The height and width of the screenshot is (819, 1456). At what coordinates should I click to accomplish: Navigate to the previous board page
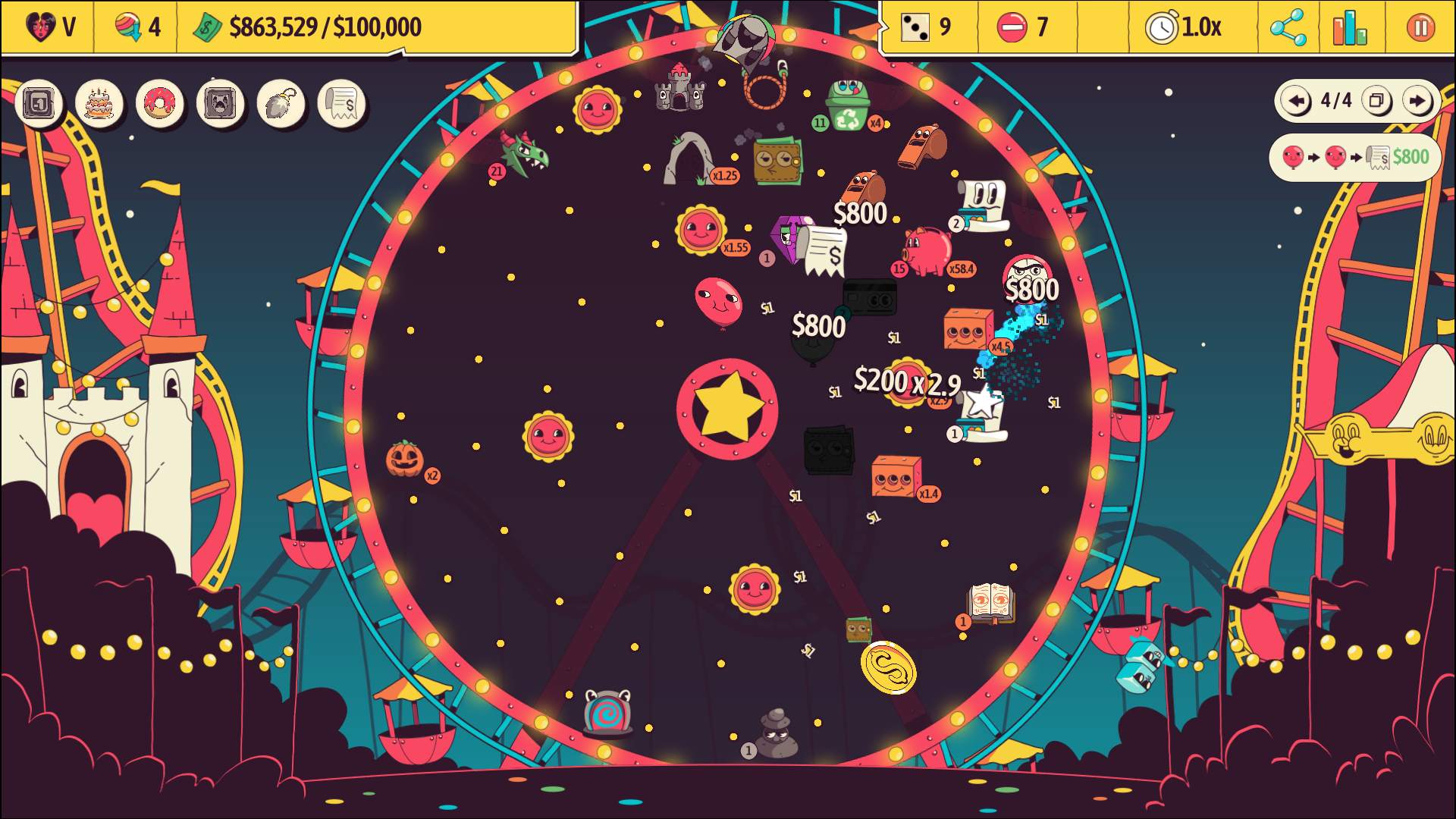point(1297,100)
